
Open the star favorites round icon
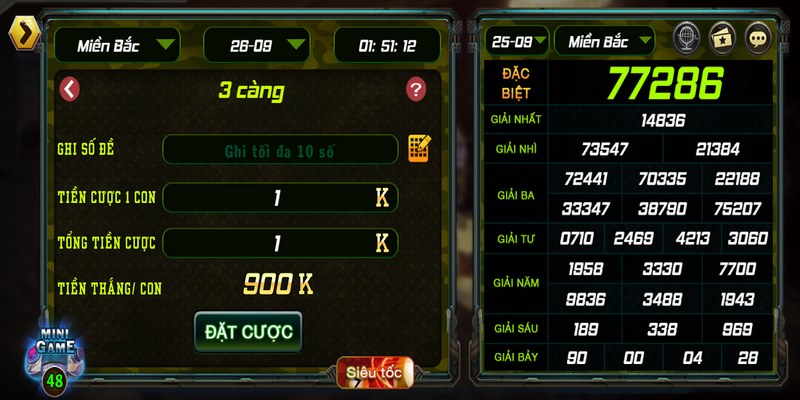(722, 38)
